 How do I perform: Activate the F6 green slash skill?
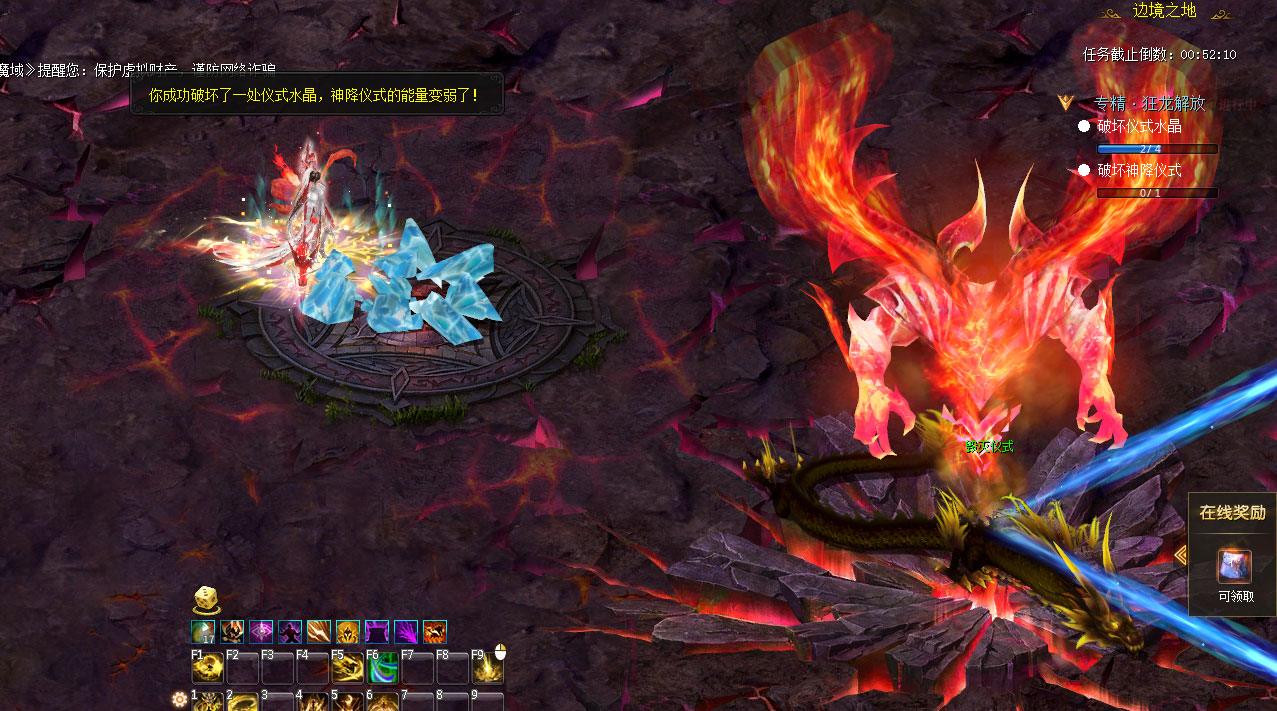pos(382,668)
